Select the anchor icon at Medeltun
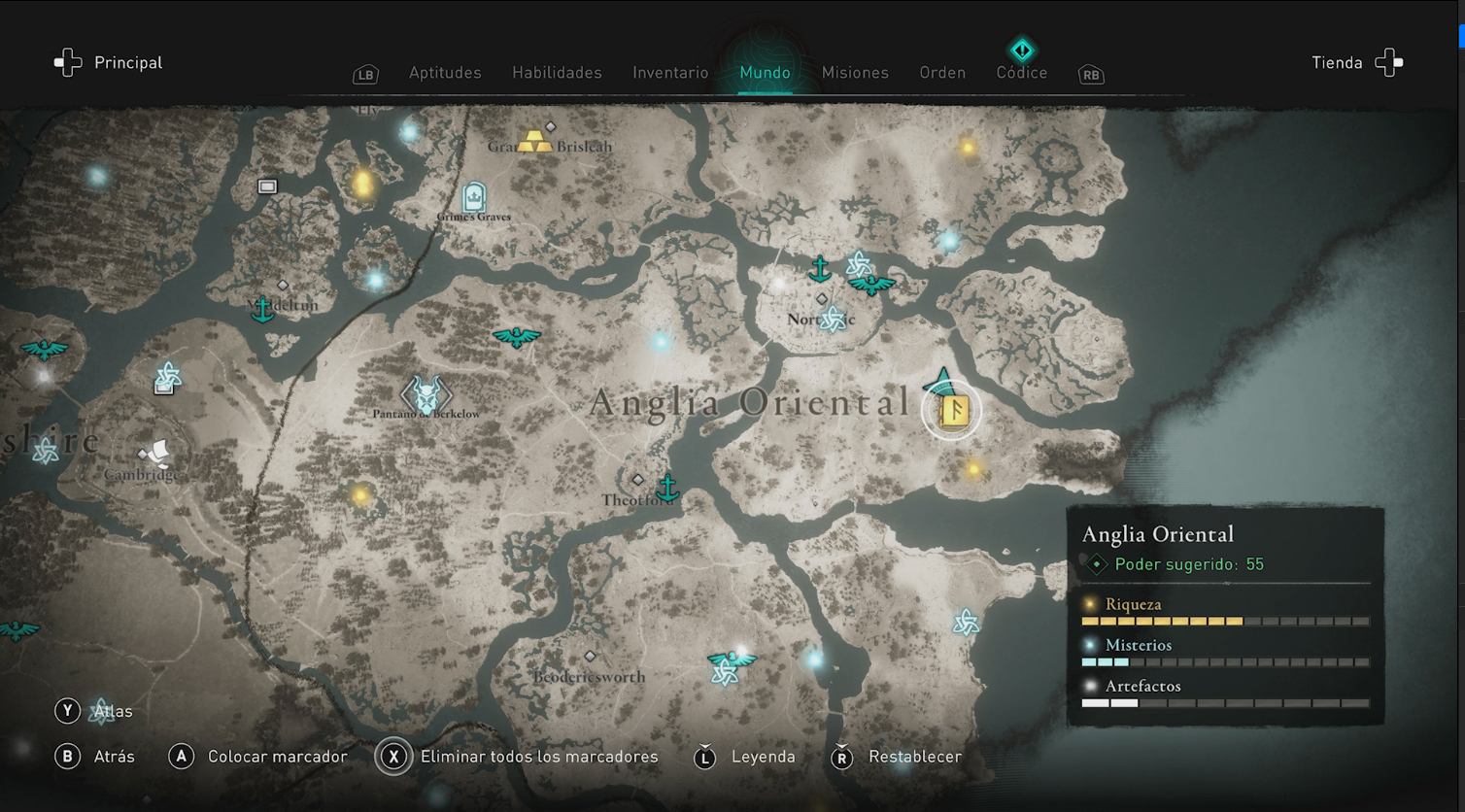Viewport: 1465px width, 812px height. click(x=262, y=309)
